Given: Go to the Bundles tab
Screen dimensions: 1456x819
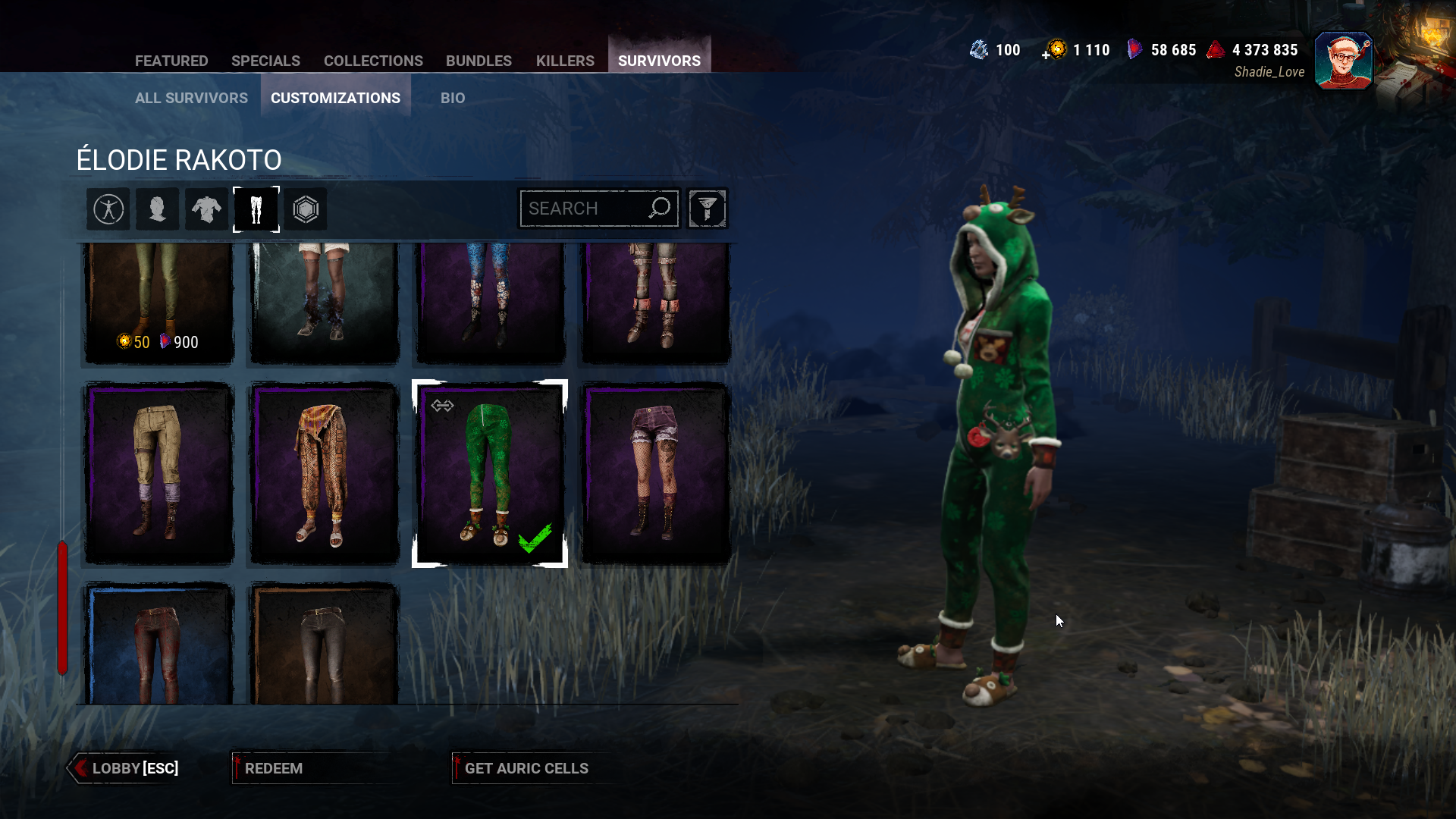Looking at the screenshot, I should (479, 61).
